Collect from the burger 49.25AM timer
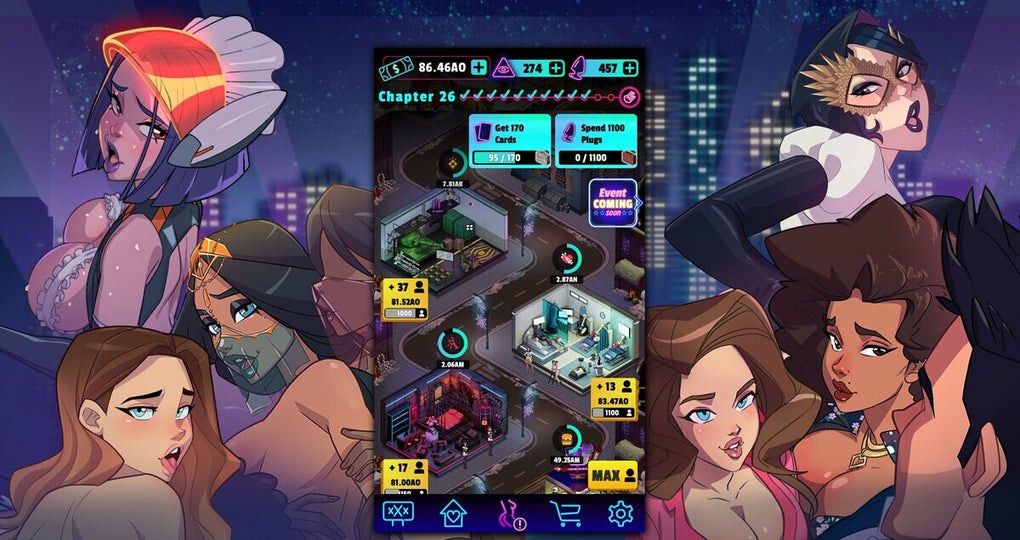The image size is (1020, 540). point(566,438)
